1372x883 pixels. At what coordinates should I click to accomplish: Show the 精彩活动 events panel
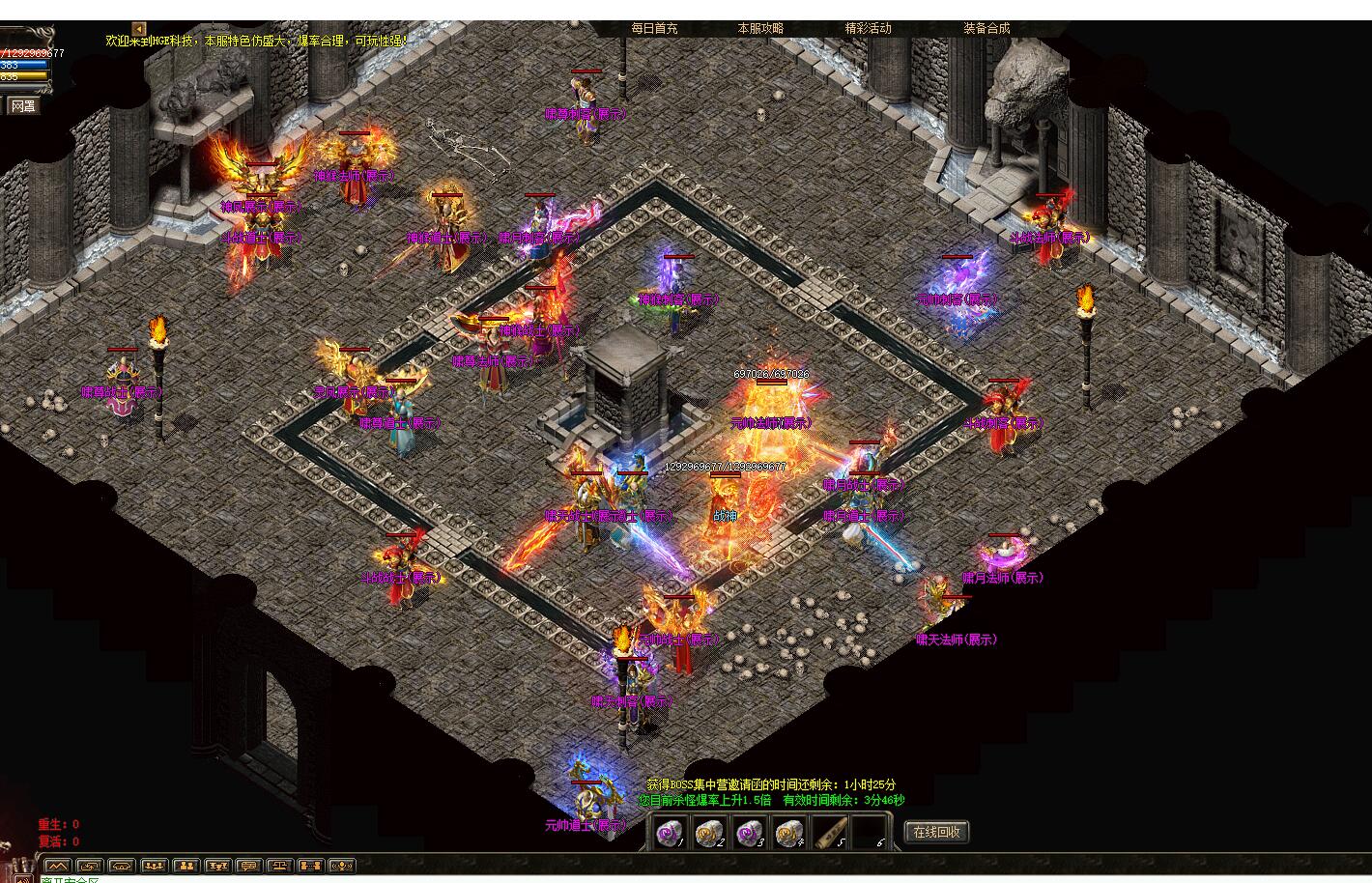tap(868, 29)
